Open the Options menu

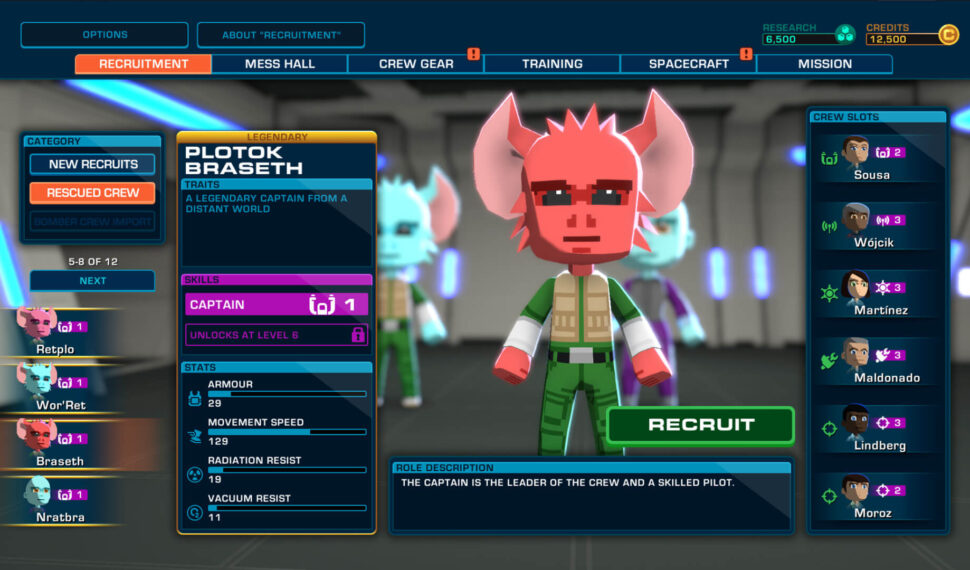tap(104, 35)
